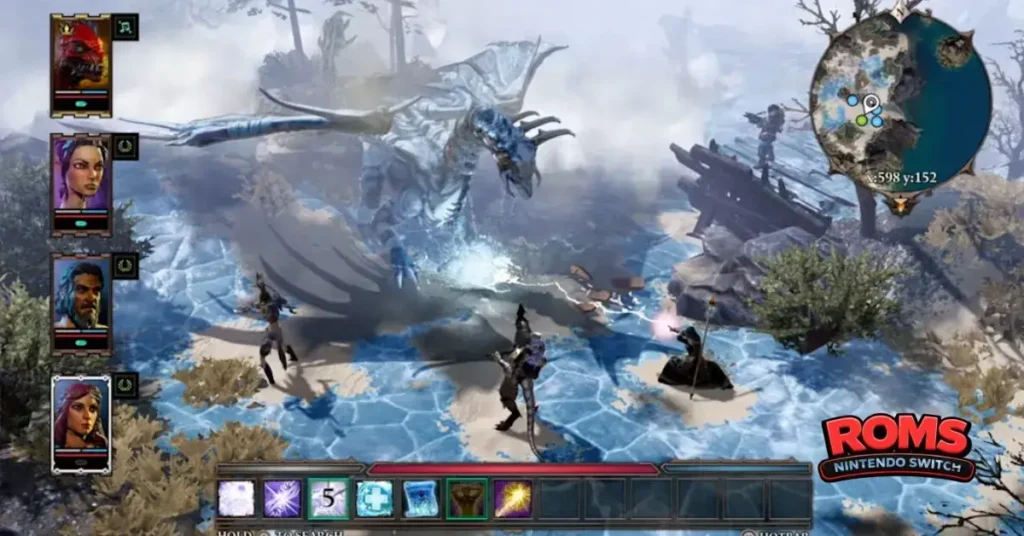Click the status icon beside the Red Prince

pos(125,27)
